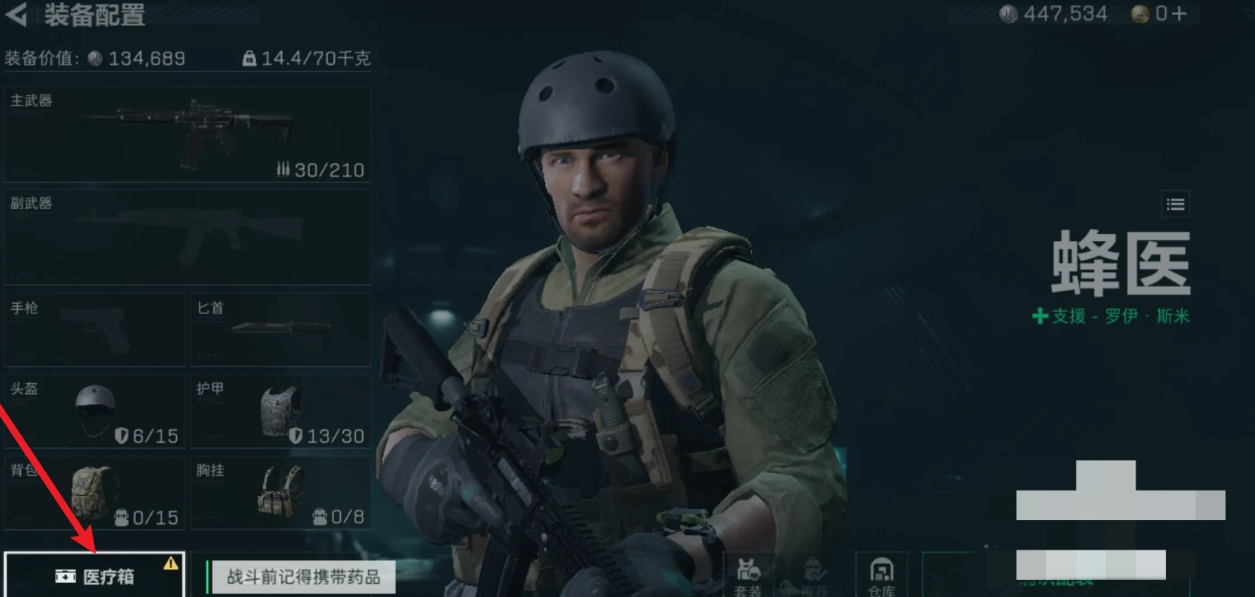Open the 医疗箱 medical kit button
The height and width of the screenshot is (597, 1255).
click(94, 577)
